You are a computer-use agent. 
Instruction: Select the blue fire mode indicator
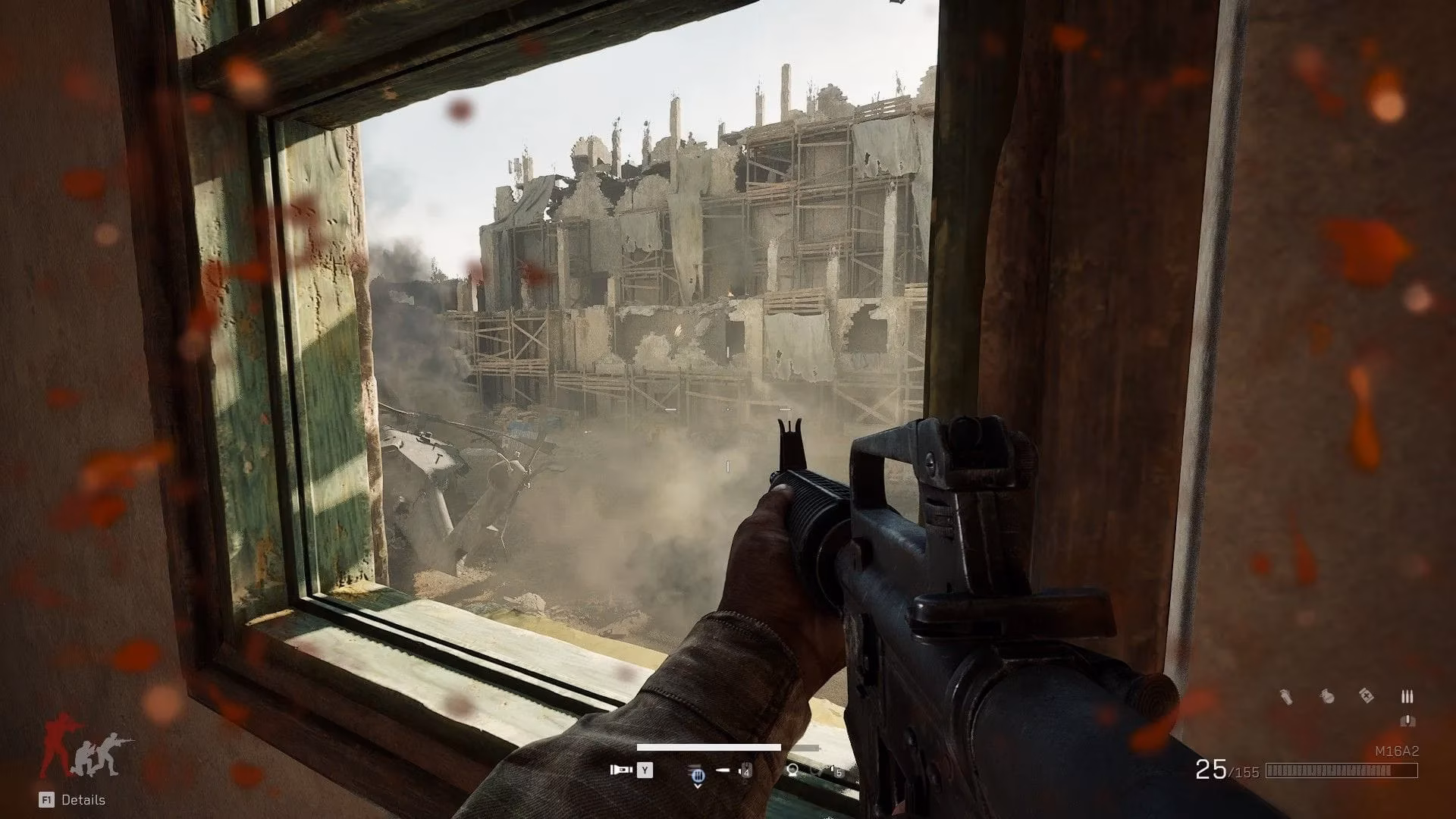[x=698, y=774]
